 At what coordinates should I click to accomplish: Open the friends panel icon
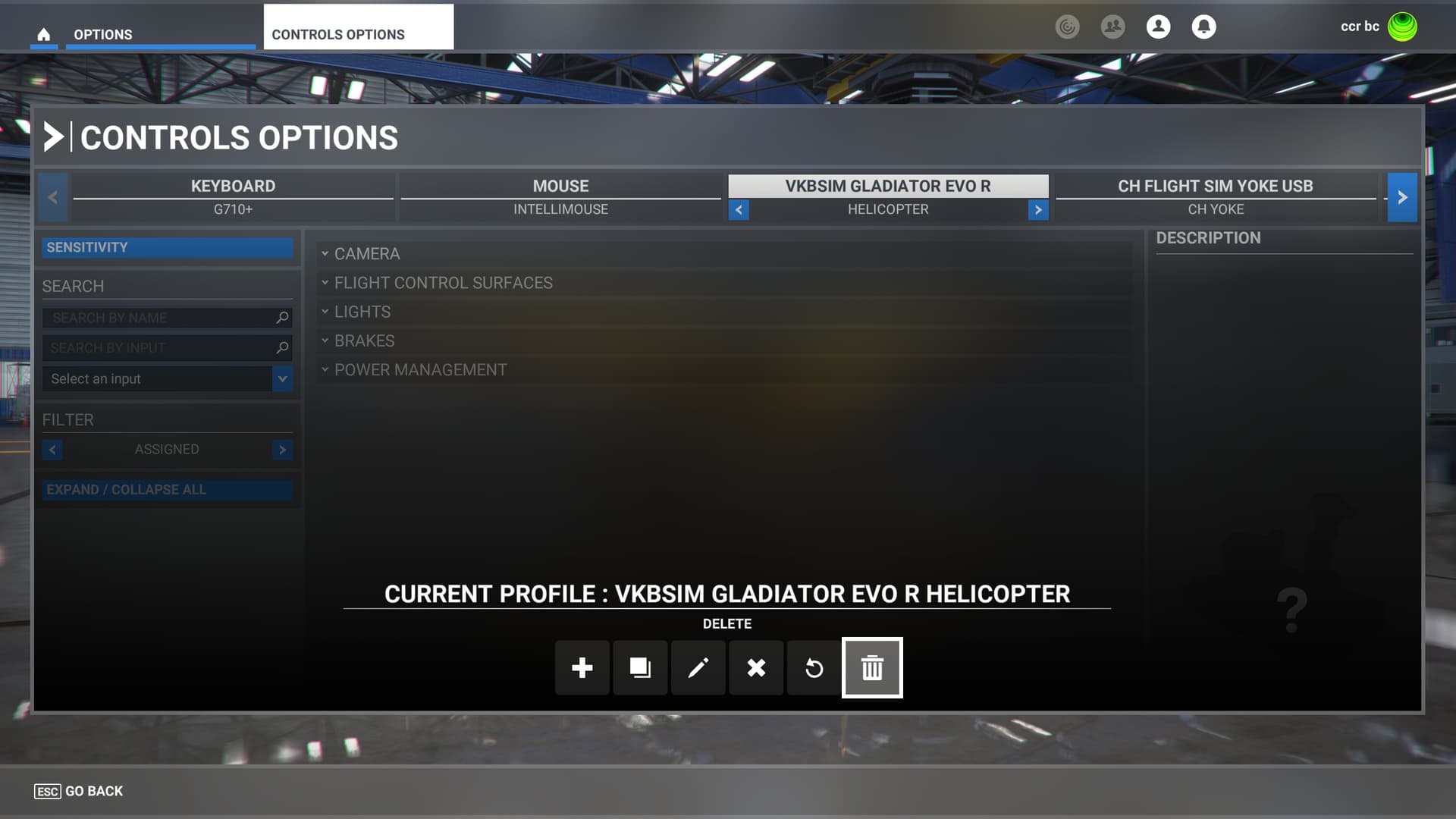coord(1112,27)
